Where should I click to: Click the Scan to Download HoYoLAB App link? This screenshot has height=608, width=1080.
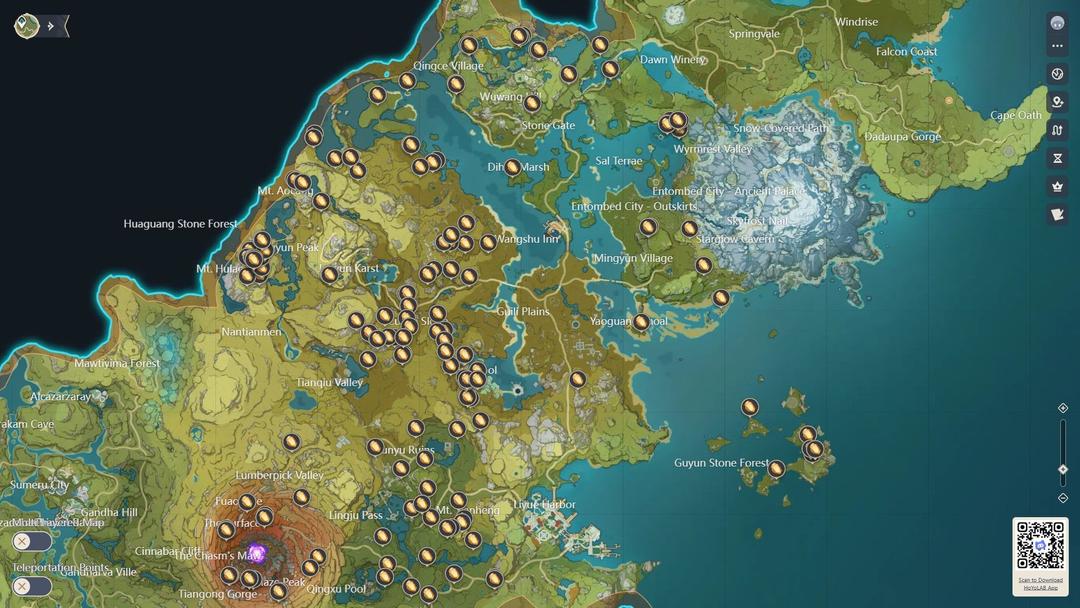point(1040,583)
